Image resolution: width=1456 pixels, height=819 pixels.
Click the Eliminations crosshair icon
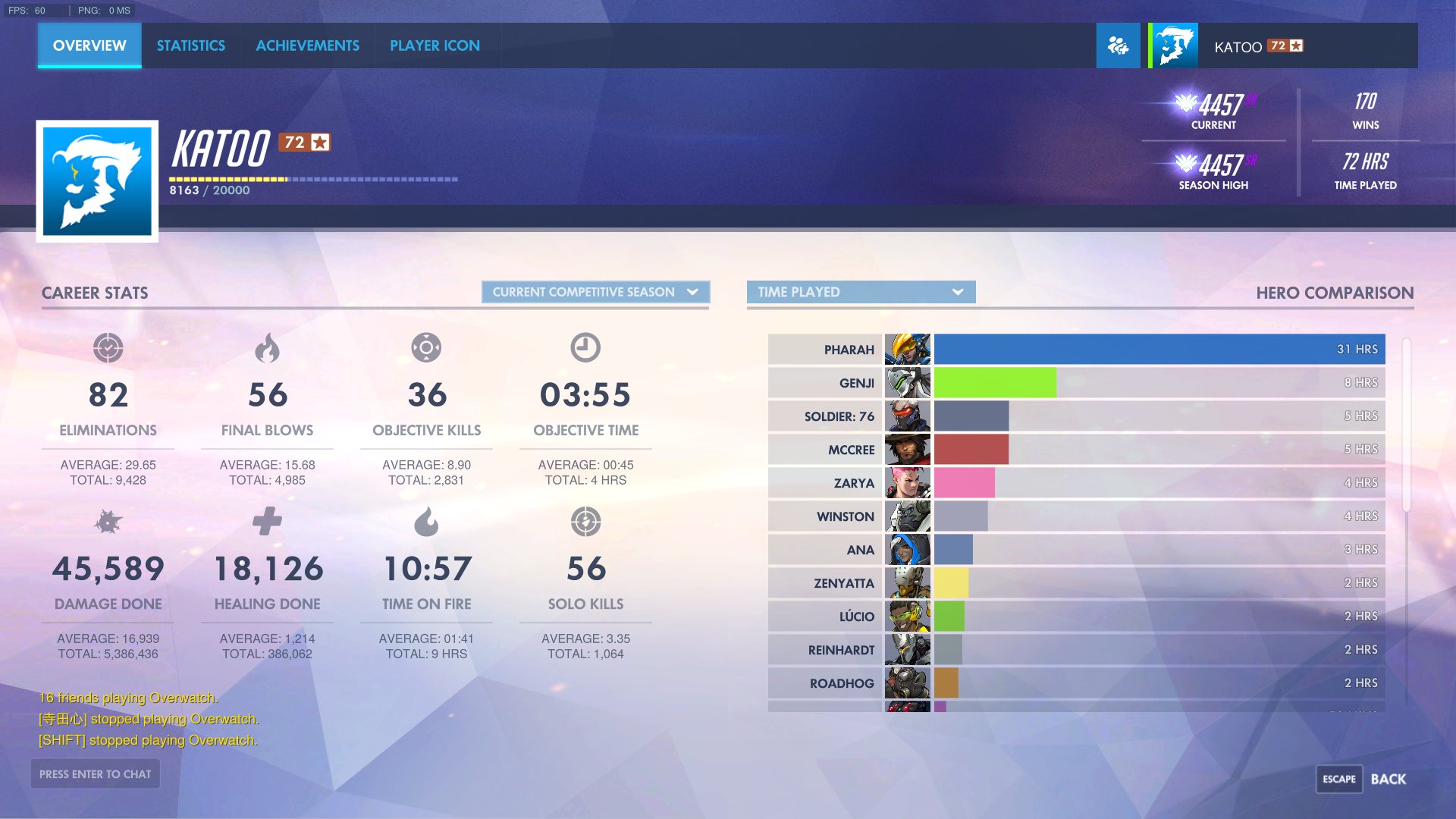[x=109, y=349]
